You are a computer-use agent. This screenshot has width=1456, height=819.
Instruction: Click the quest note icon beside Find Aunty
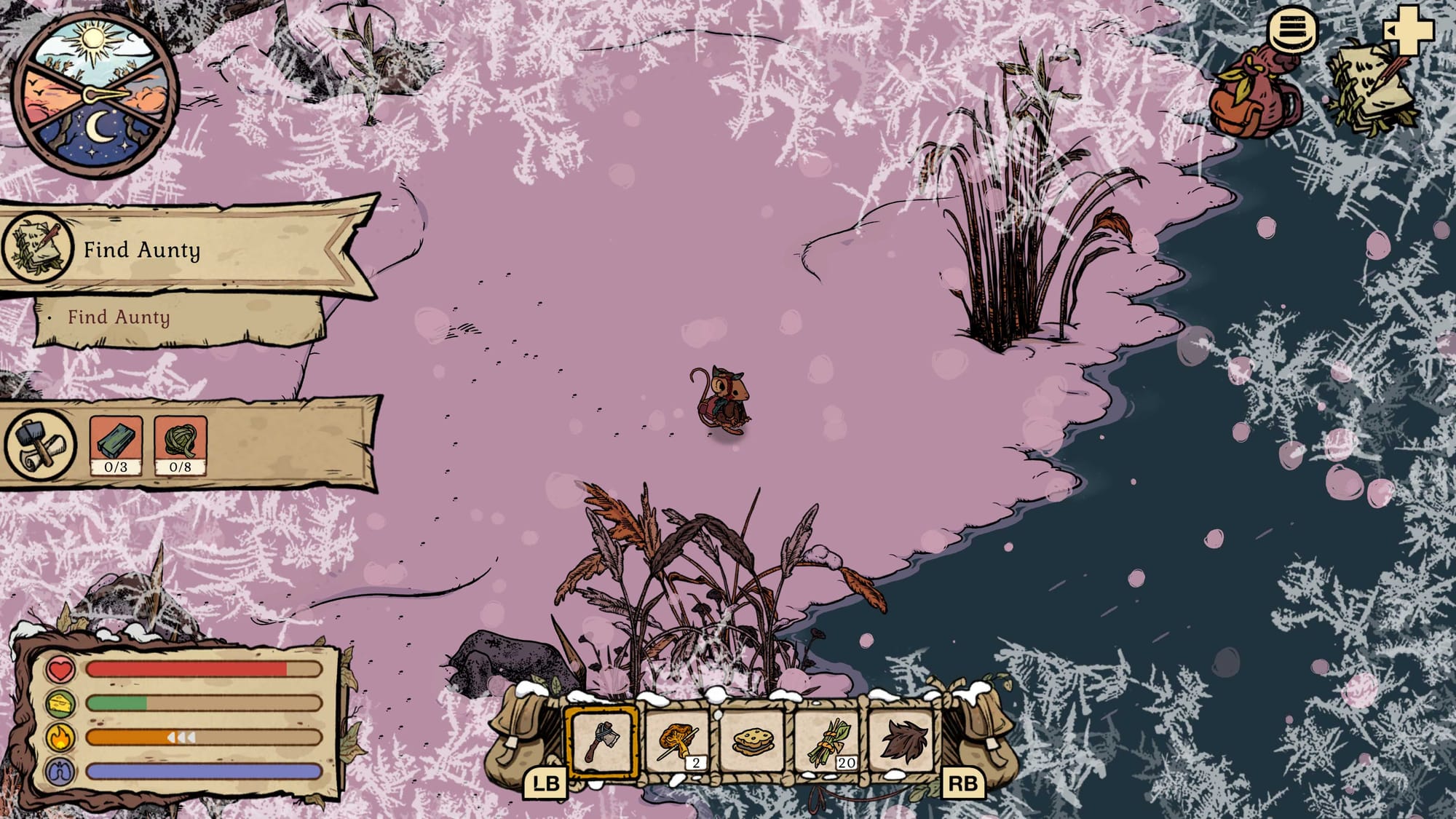click(36, 248)
